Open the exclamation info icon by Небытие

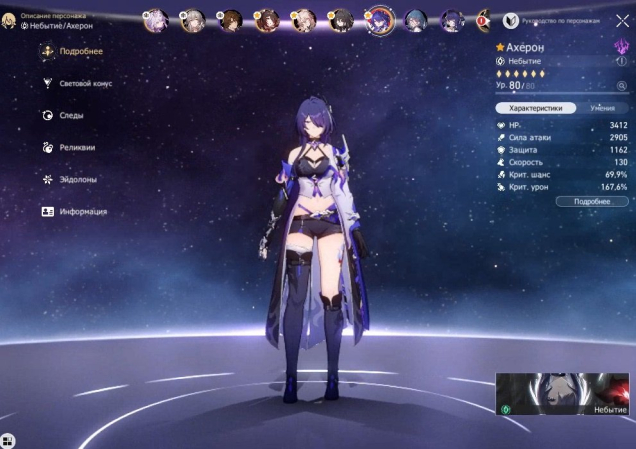click(x=622, y=62)
